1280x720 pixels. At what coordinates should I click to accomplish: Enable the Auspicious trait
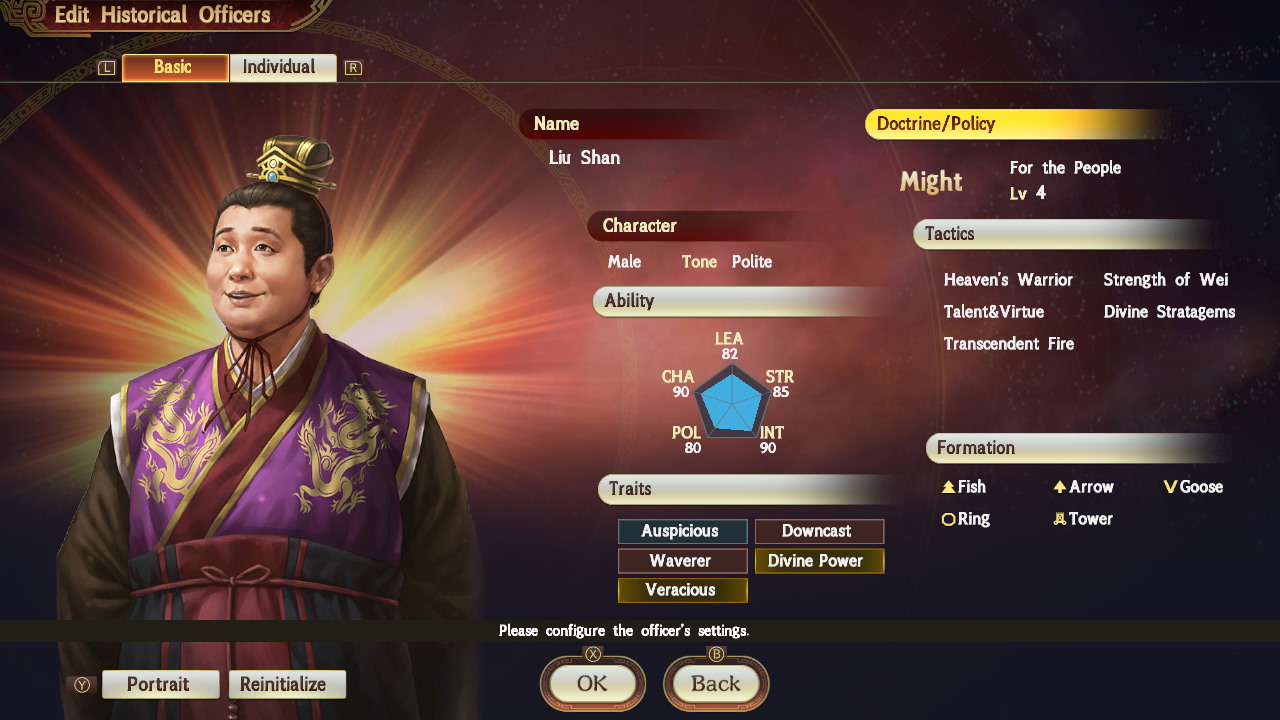pyautogui.click(x=682, y=531)
